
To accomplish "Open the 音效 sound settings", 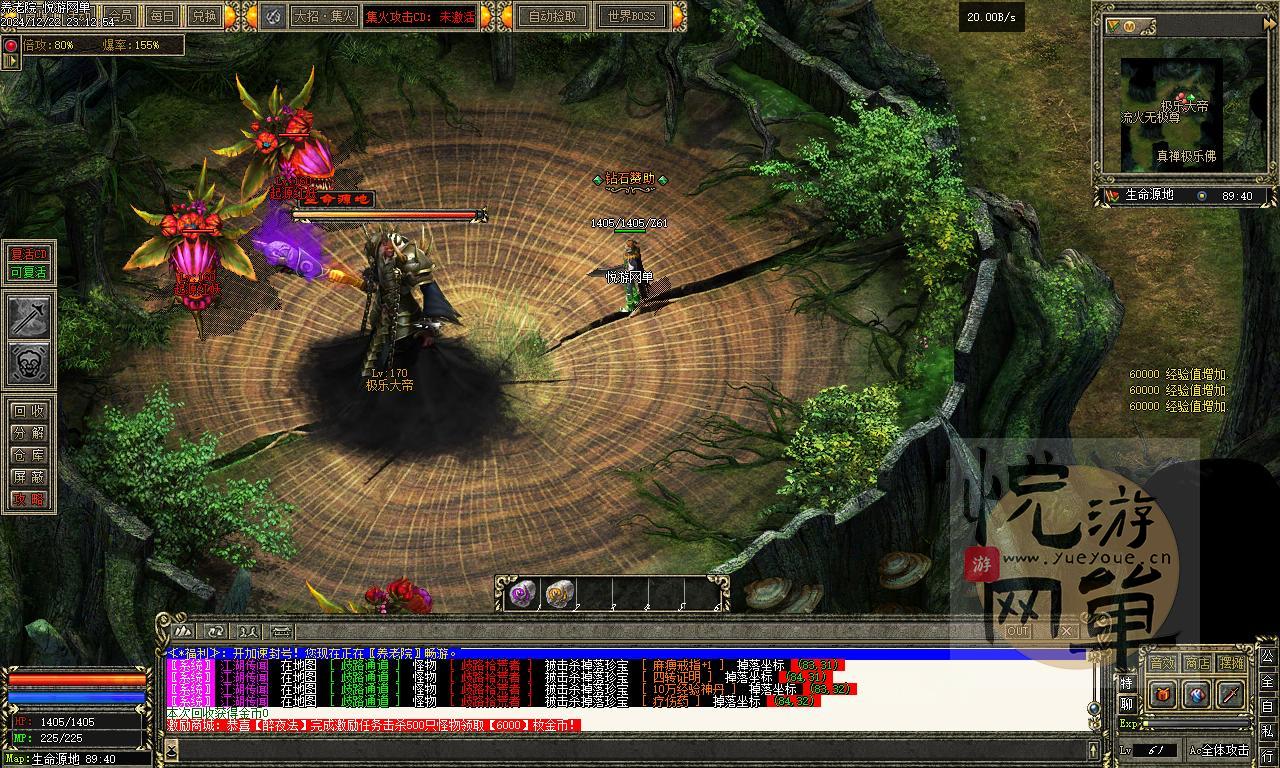I will pyautogui.click(x=1162, y=663).
